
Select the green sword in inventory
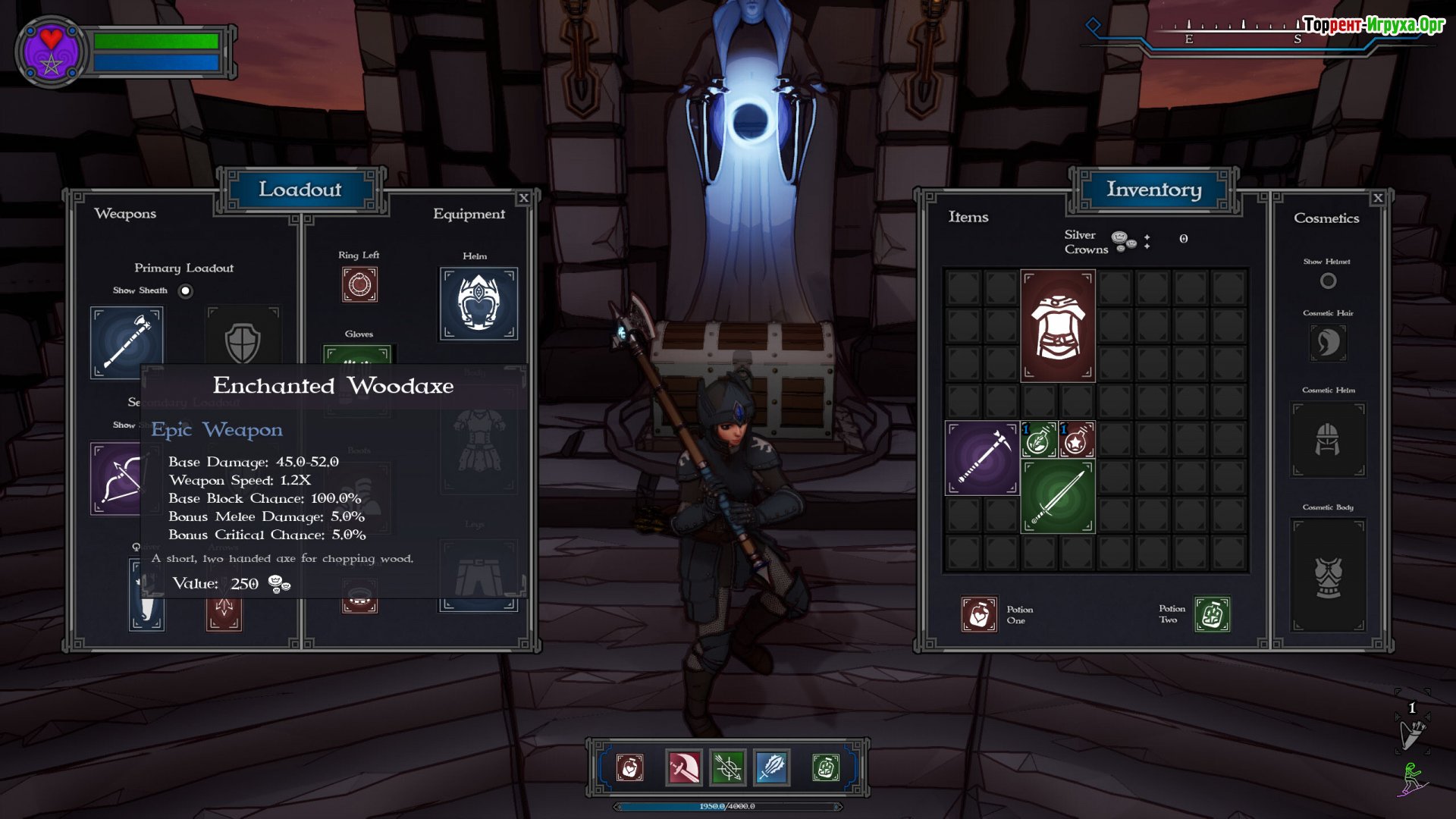coord(1057,497)
